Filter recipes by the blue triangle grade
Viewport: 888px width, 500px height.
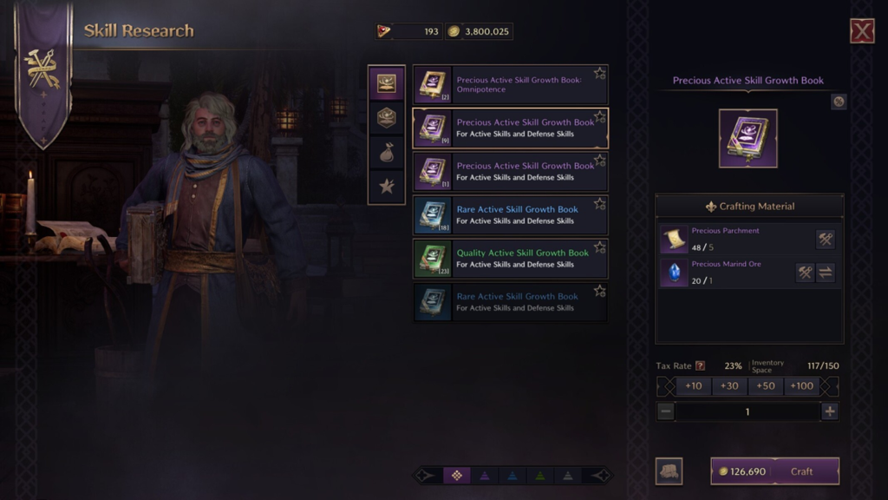pos(512,476)
